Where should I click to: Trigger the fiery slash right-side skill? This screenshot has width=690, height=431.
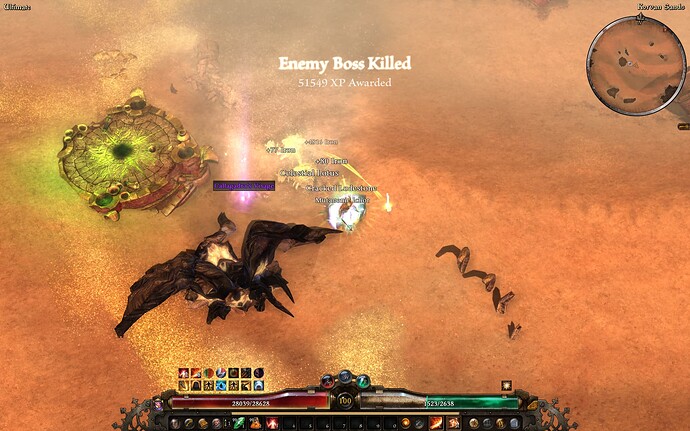(437, 423)
